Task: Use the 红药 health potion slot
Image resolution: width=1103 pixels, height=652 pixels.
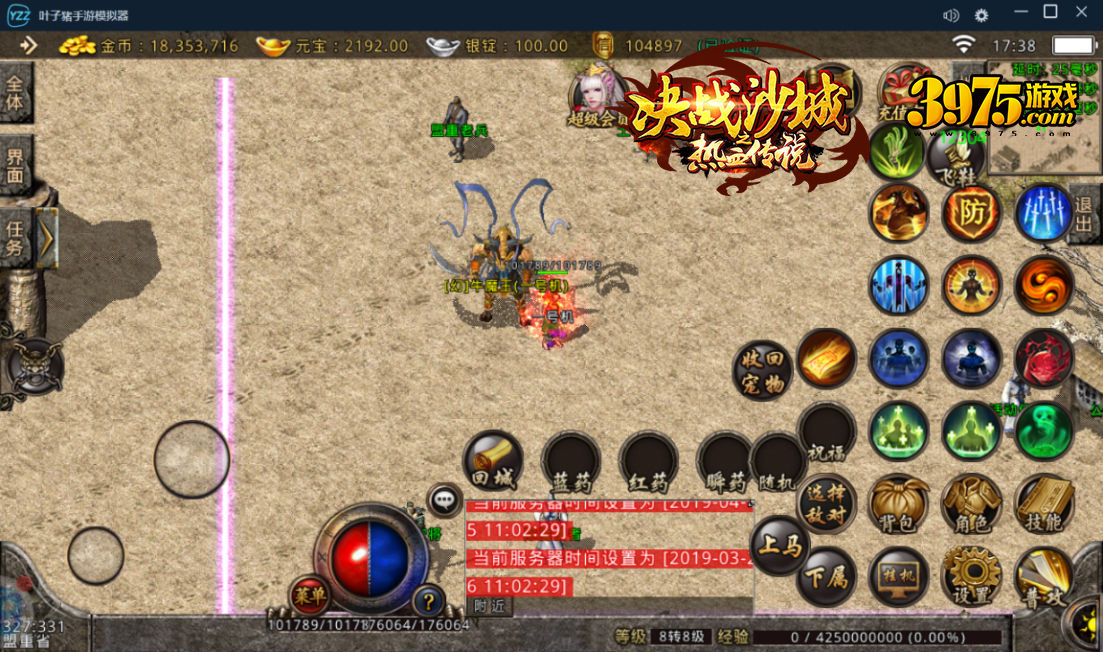Action: (648, 464)
